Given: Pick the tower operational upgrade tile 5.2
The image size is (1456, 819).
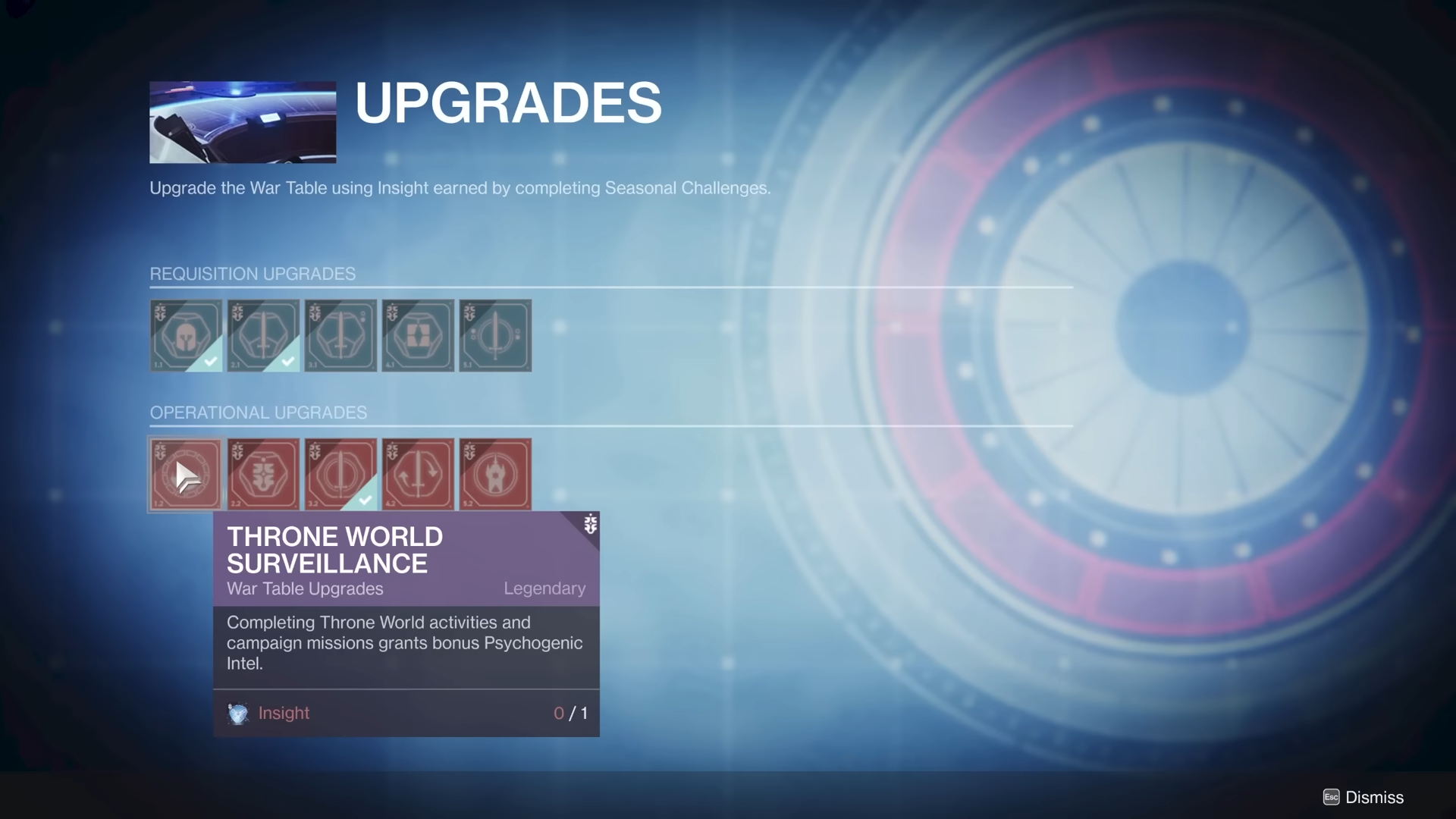Looking at the screenshot, I should [495, 475].
